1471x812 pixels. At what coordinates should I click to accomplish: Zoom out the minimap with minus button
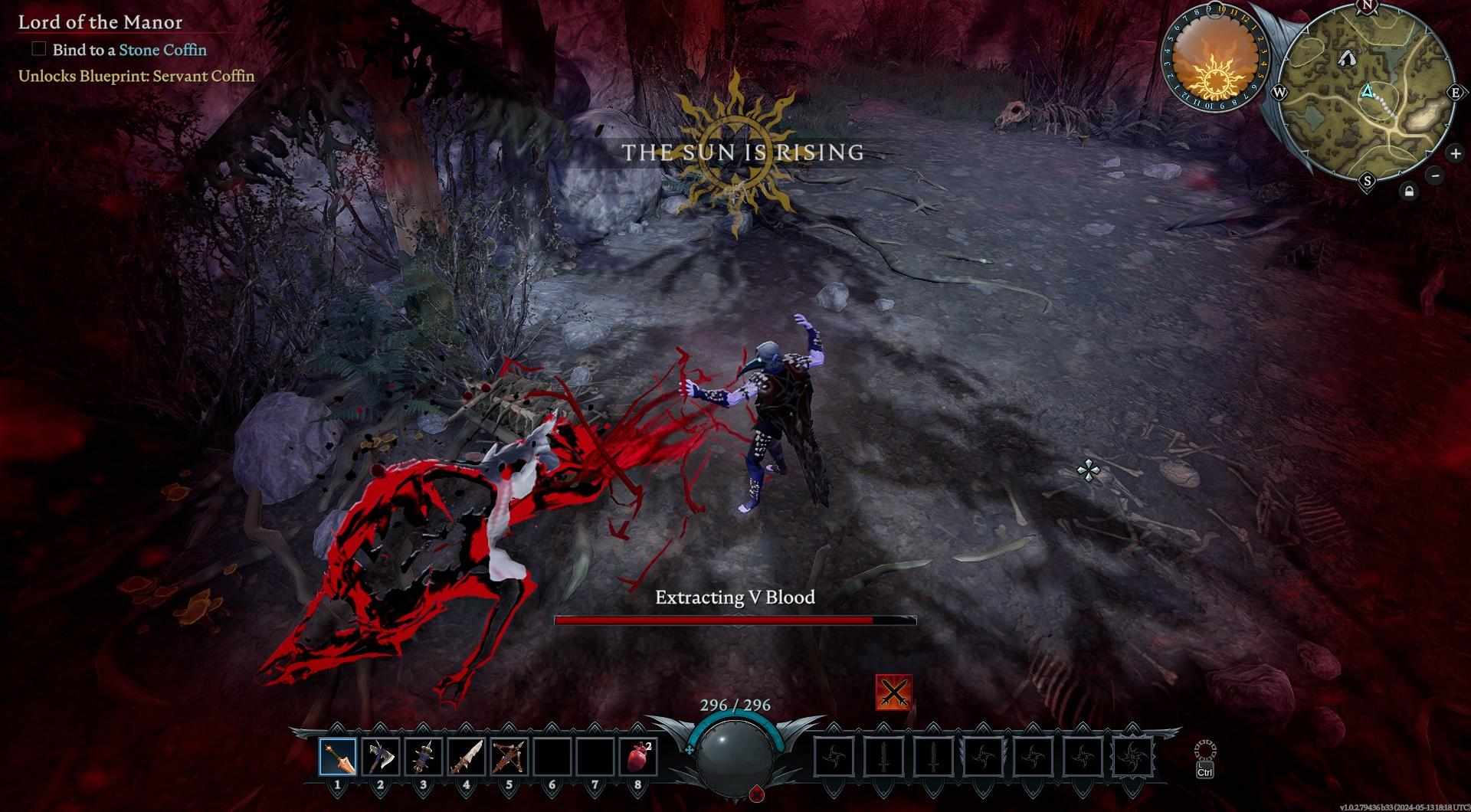[1436, 175]
